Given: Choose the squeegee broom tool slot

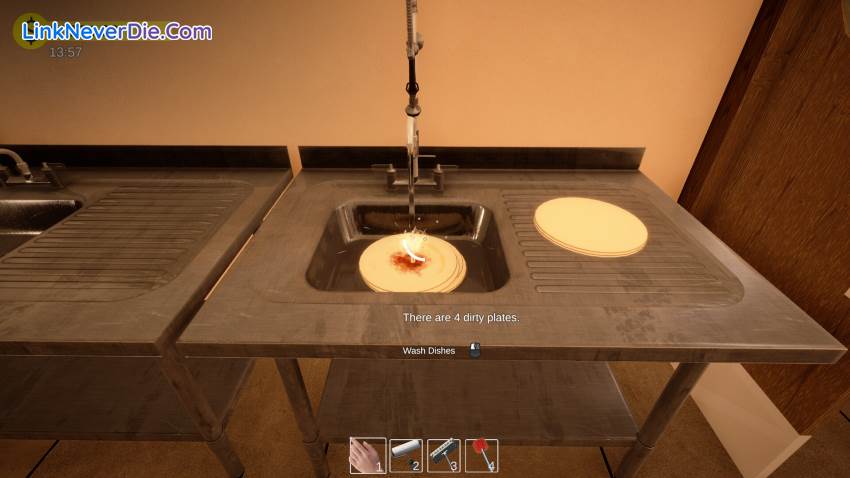Looking at the screenshot, I should [x=443, y=456].
